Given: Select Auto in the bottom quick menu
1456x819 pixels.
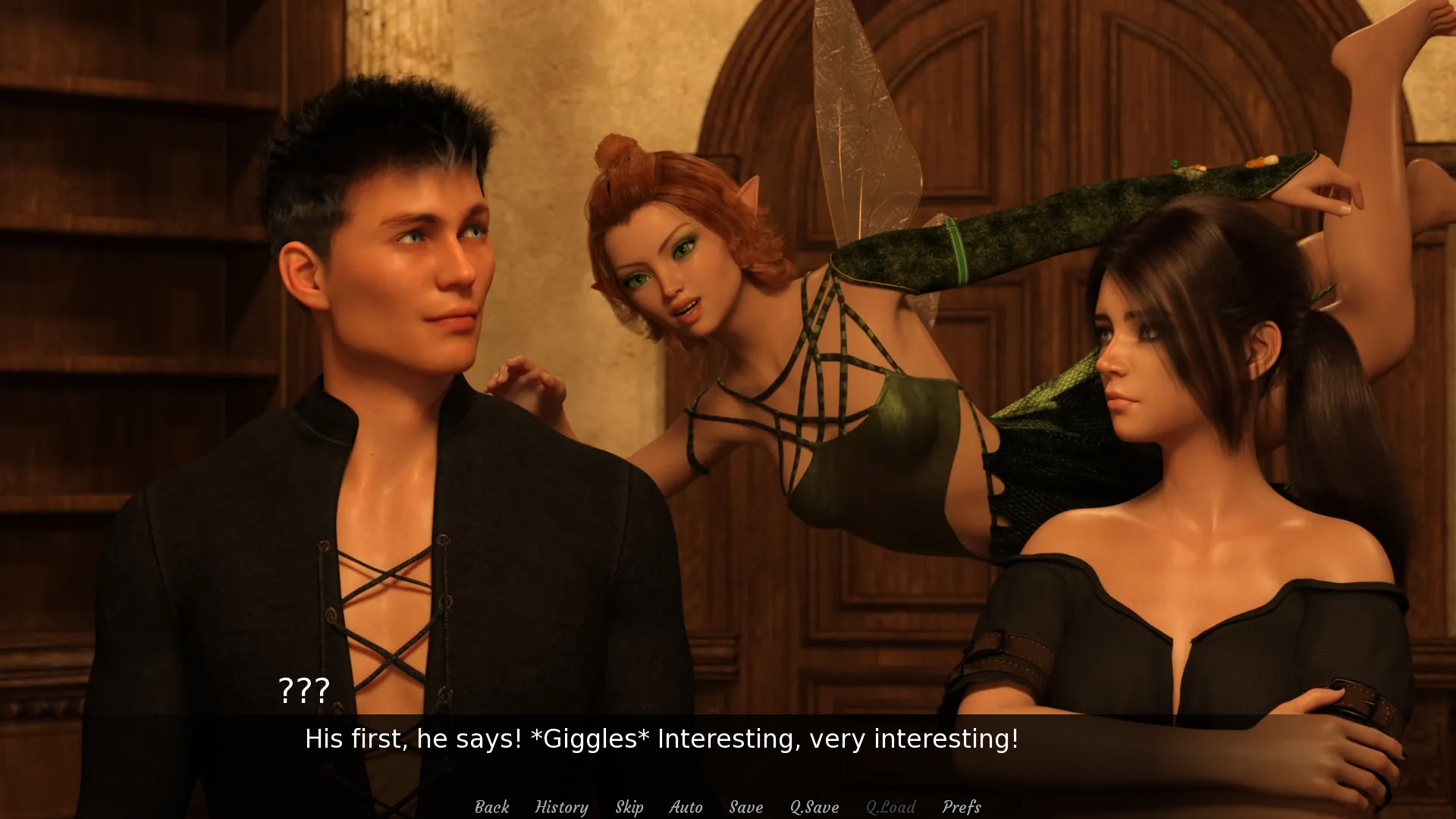Looking at the screenshot, I should pos(686,807).
